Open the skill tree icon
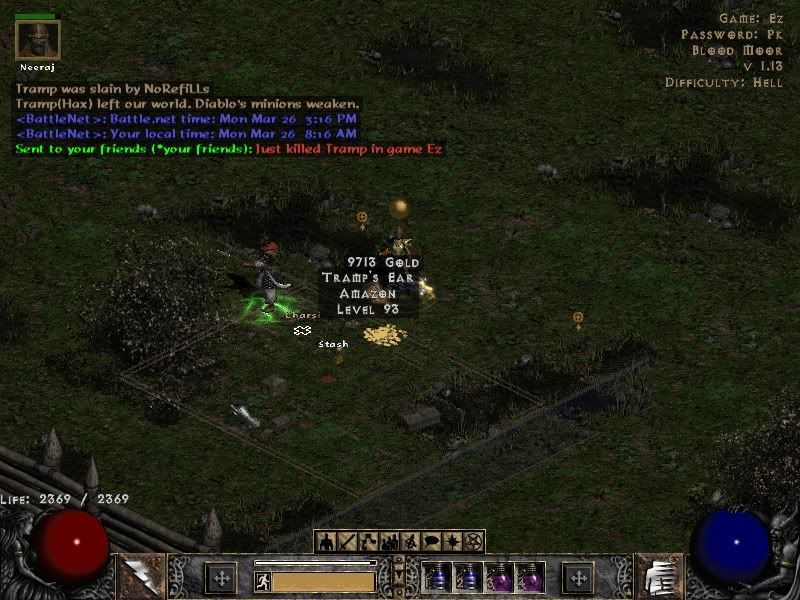Viewport: 800px width, 600px height. coord(368,542)
